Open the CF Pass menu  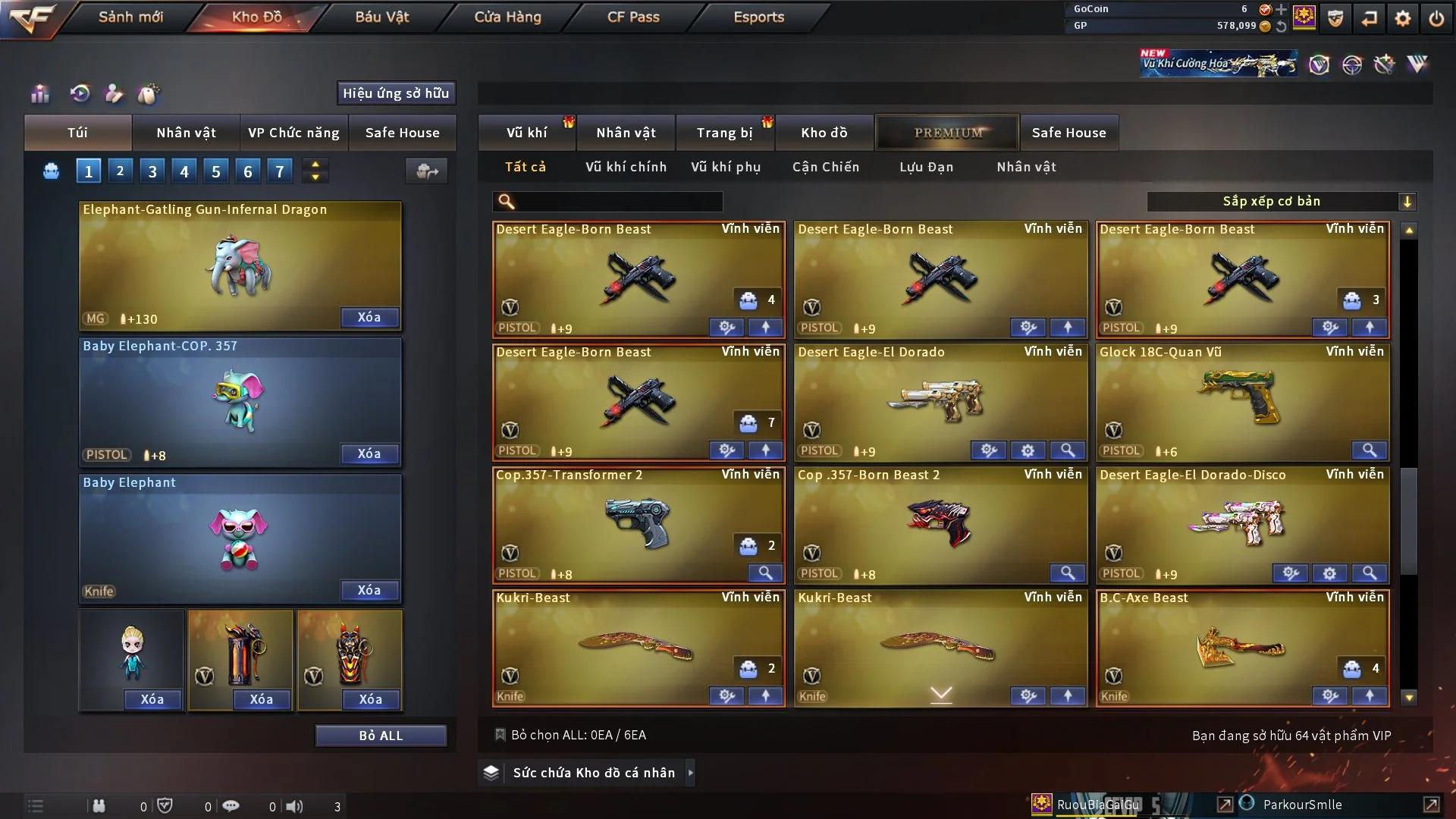point(633,17)
